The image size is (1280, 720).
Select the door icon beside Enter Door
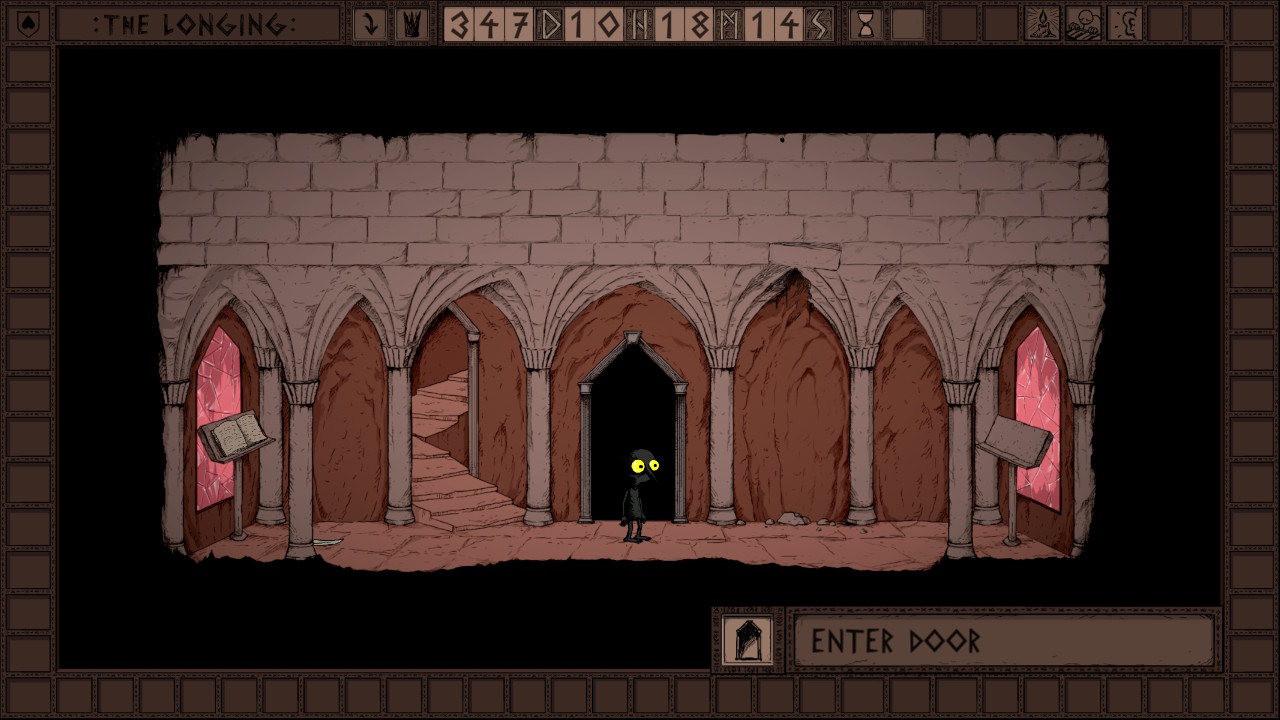[x=748, y=641]
